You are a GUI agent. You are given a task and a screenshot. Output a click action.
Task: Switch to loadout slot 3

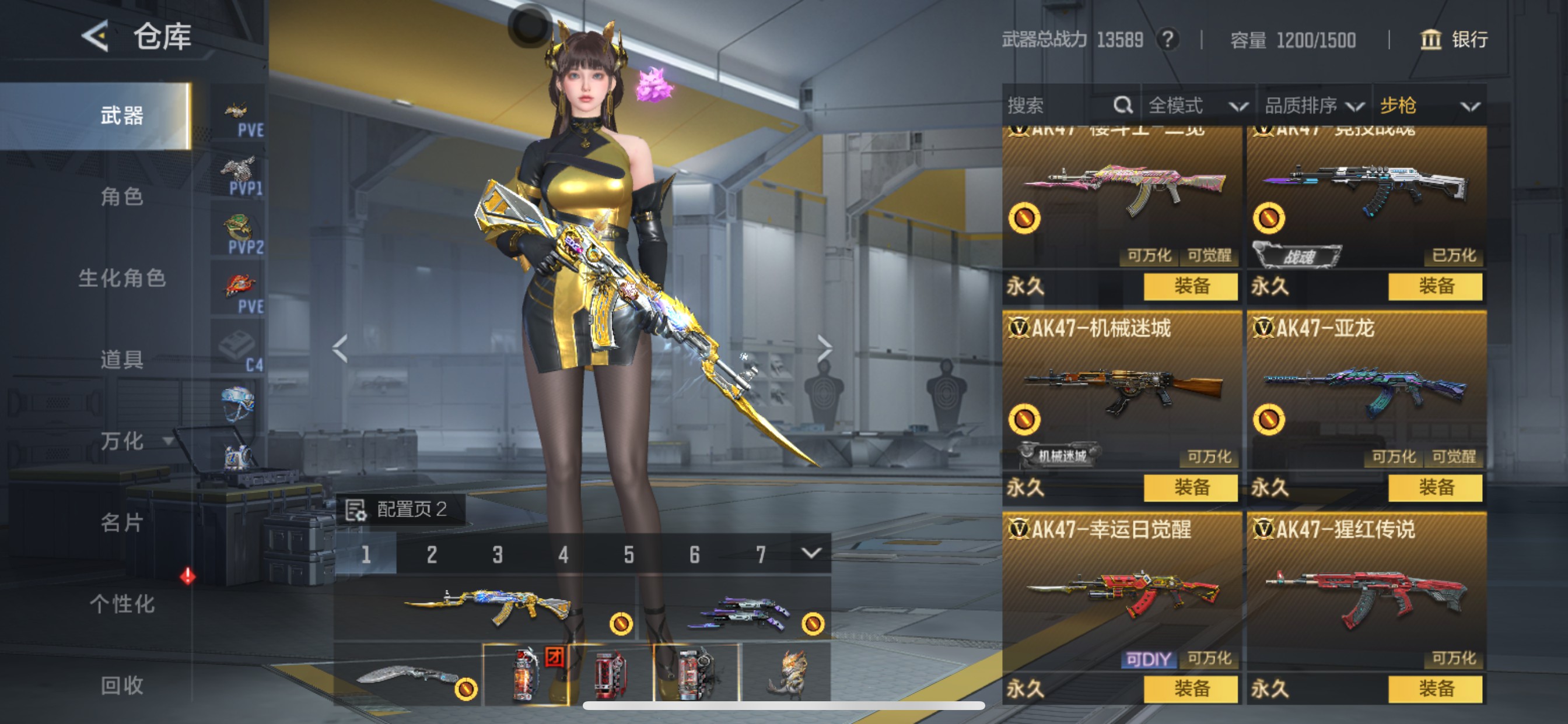(x=498, y=554)
